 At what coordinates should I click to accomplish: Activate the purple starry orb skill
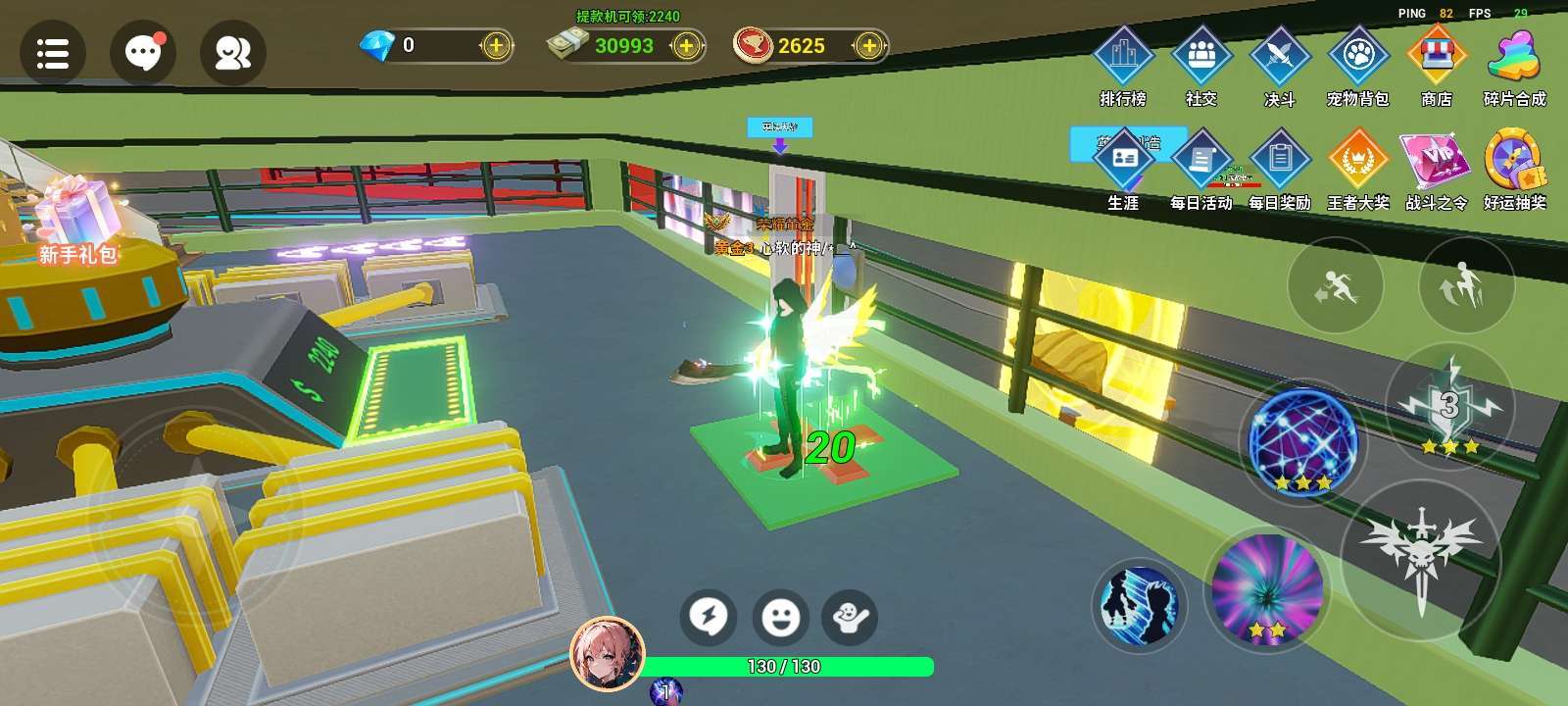1301,441
